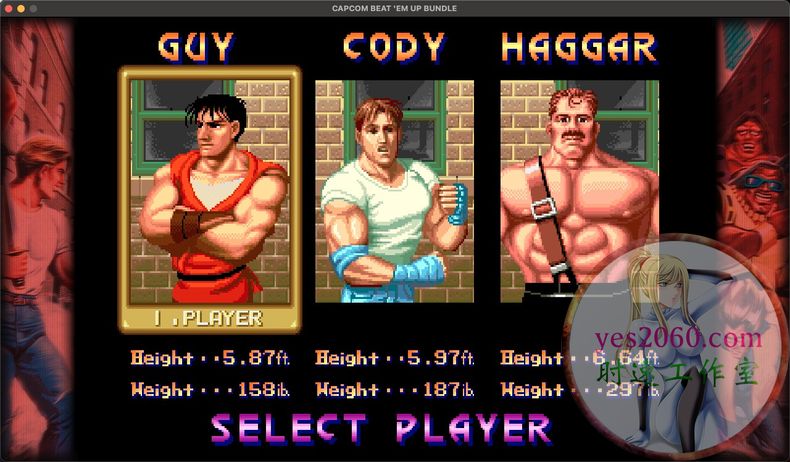
Task: Choose Cody's character portrait
Action: pyautogui.click(x=394, y=190)
